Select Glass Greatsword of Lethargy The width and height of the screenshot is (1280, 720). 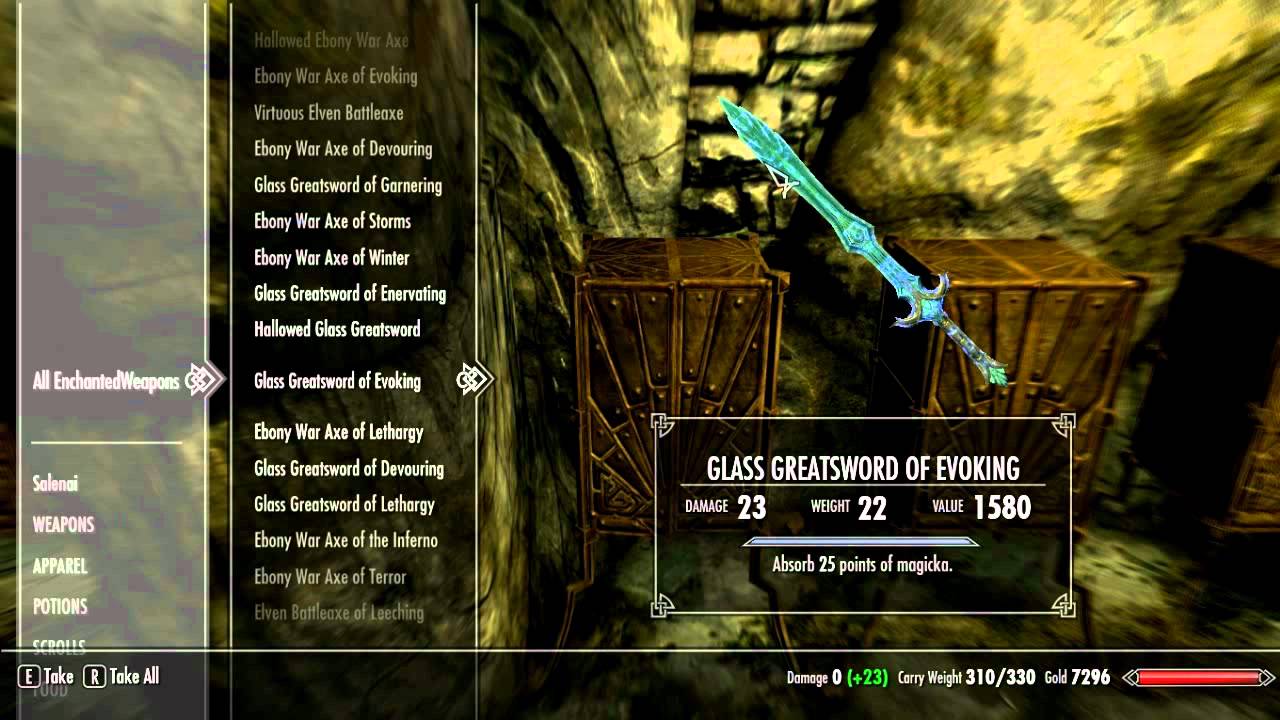pos(344,504)
